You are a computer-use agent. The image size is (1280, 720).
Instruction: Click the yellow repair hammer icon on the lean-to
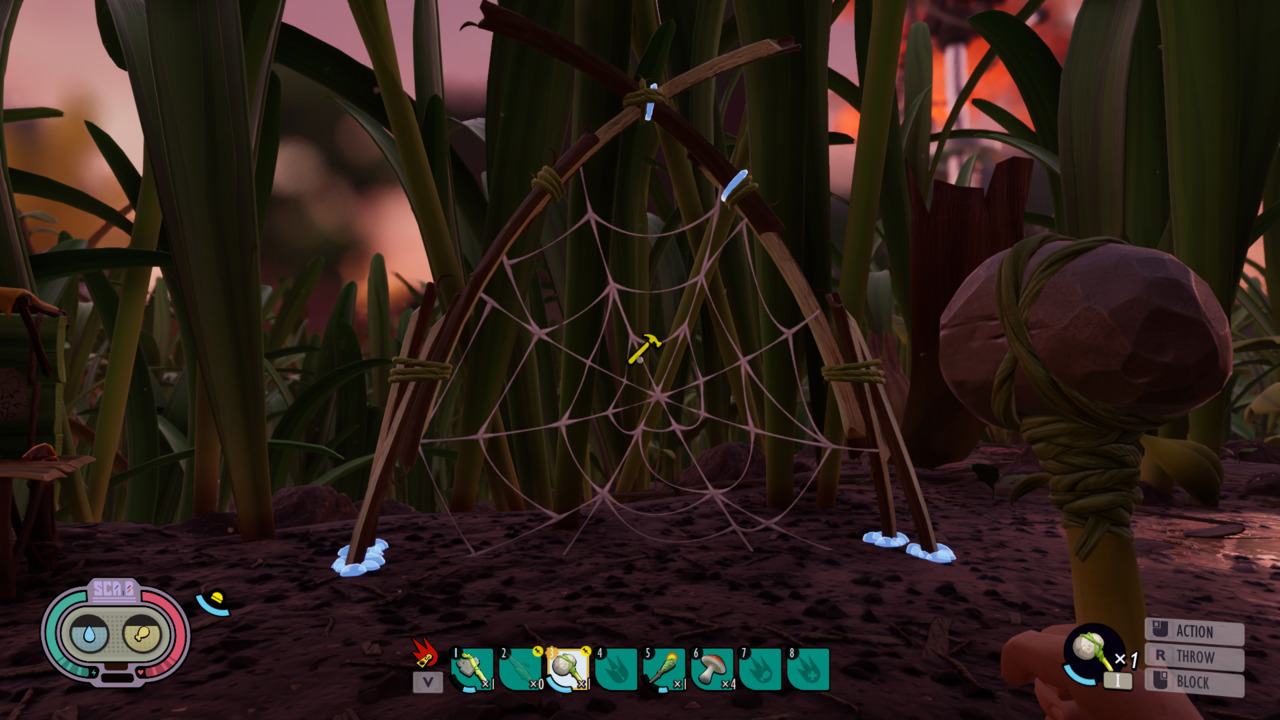[x=643, y=348]
